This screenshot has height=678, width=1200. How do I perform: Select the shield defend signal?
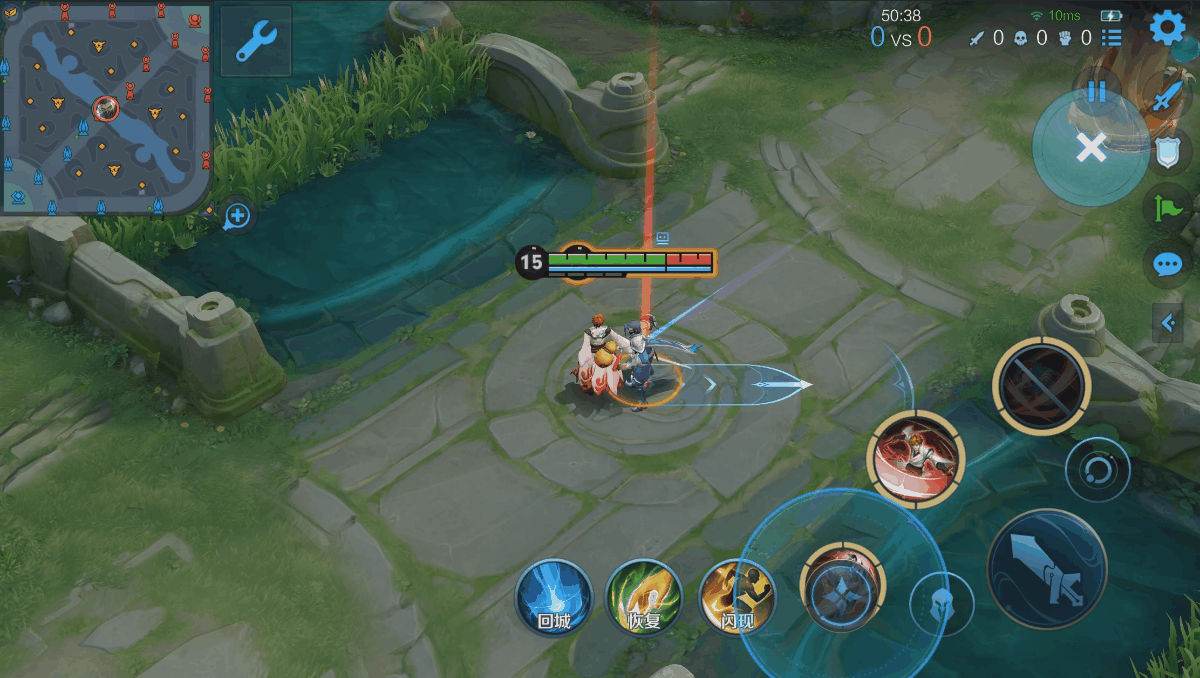click(1167, 152)
